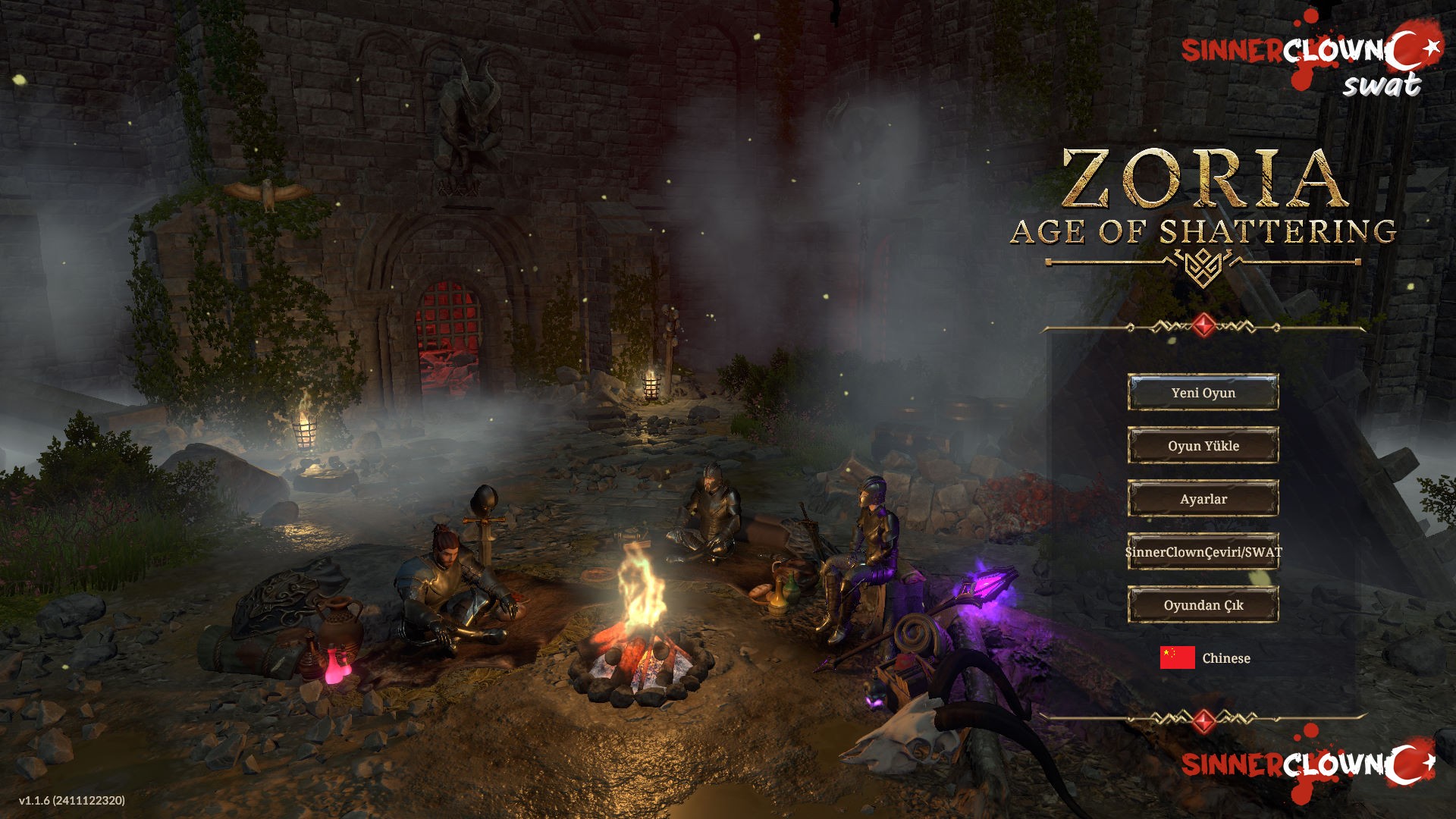
Task: Start a new game with Yeni Oyun
Action: [x=1203, y=392]
